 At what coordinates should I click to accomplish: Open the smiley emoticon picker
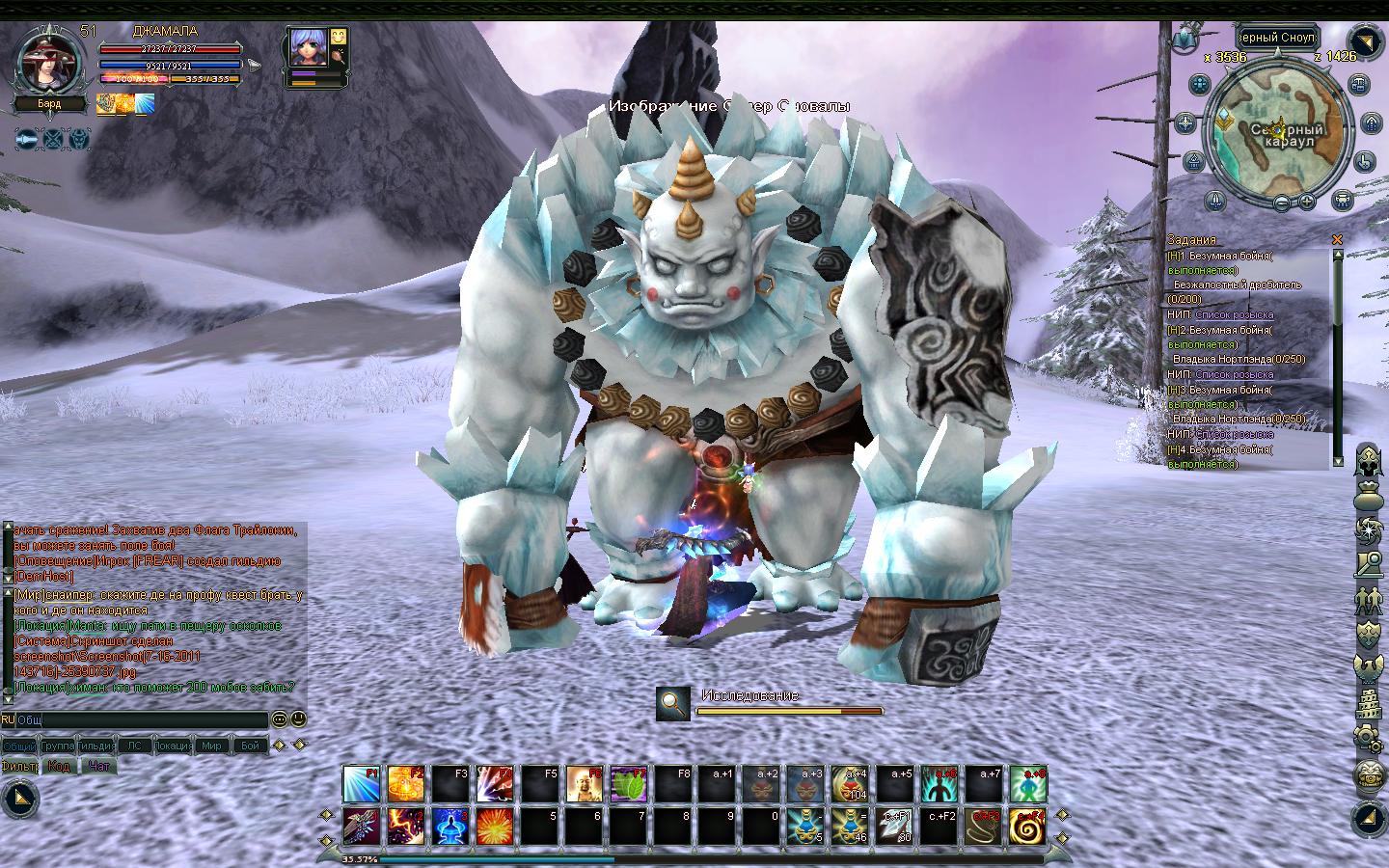coord(299,719)
